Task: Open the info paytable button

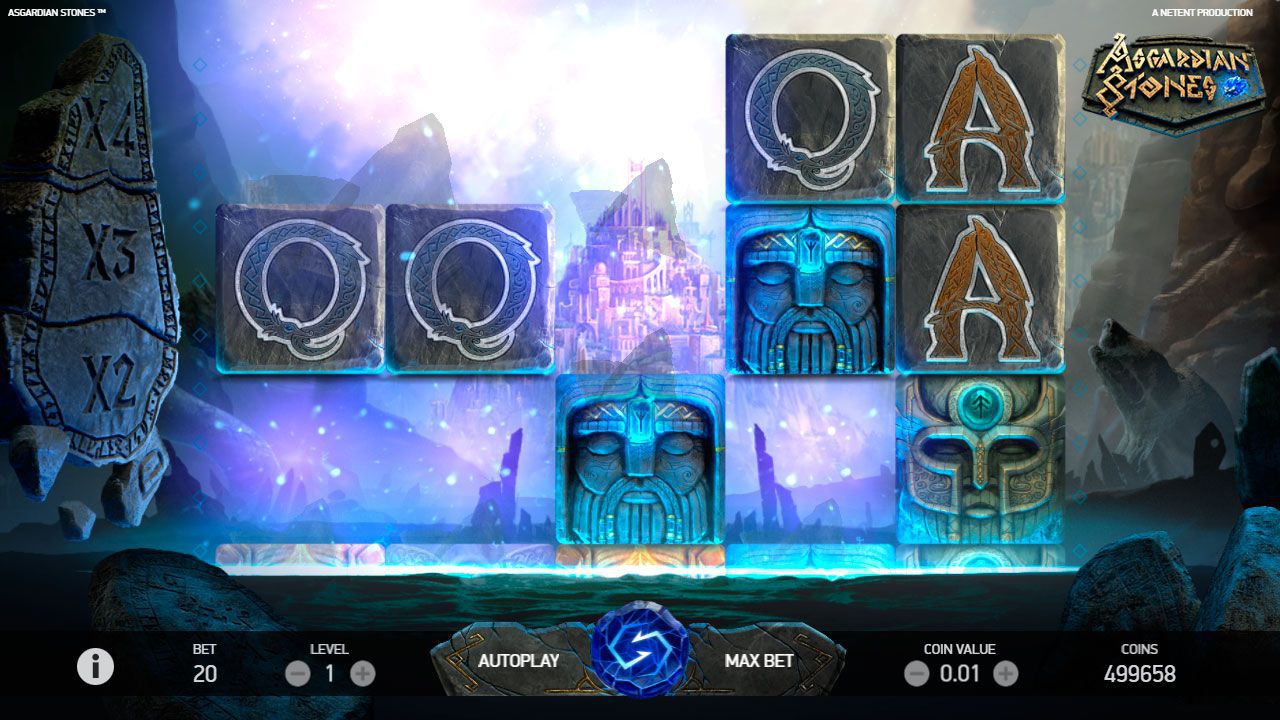Action: pyautogui.click(x=96, y=667)
